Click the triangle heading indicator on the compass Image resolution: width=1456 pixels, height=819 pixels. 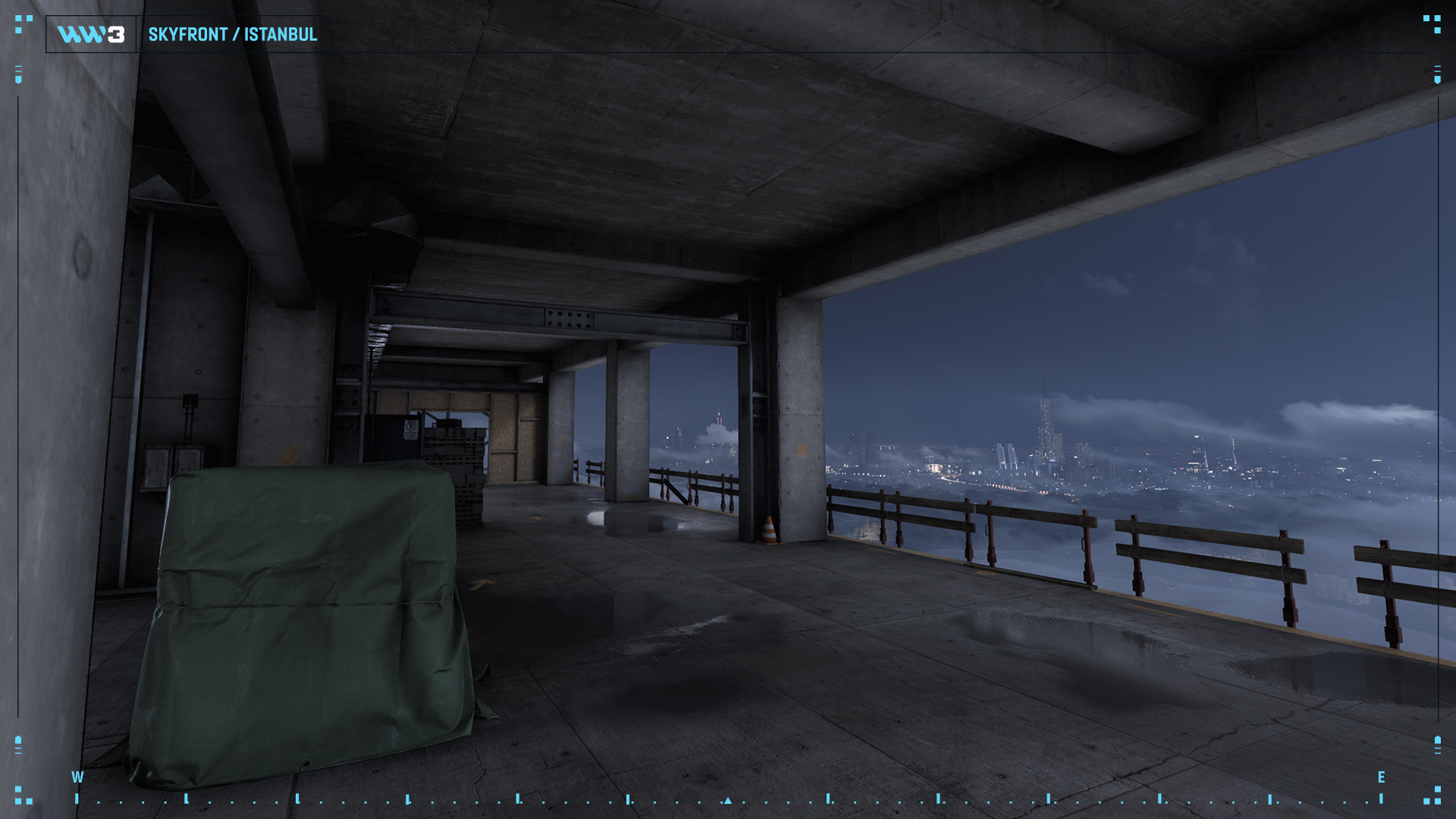tap(729, 800)
